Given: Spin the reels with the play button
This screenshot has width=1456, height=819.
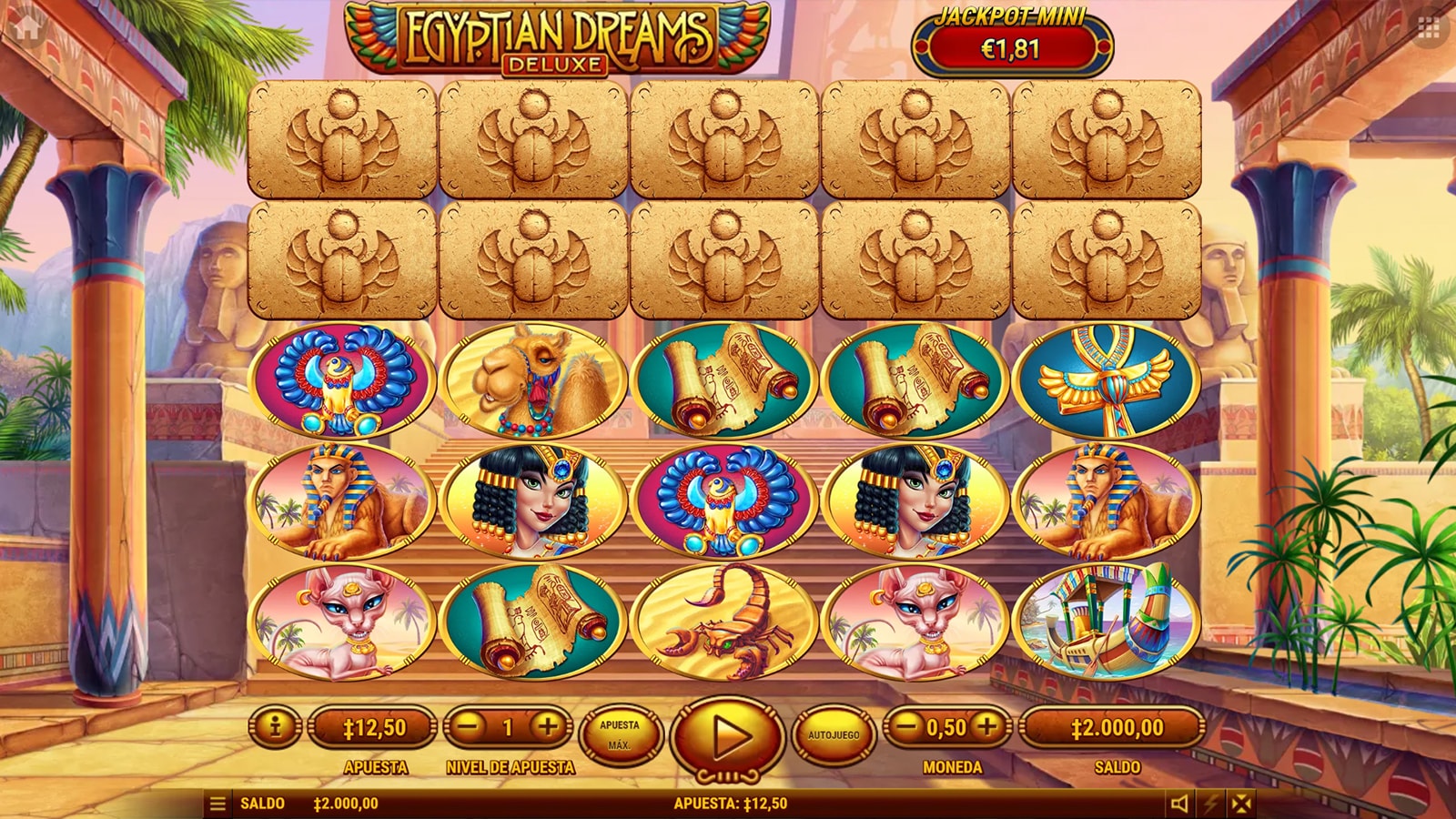Looking at the screenshot, I should [726, 735].
